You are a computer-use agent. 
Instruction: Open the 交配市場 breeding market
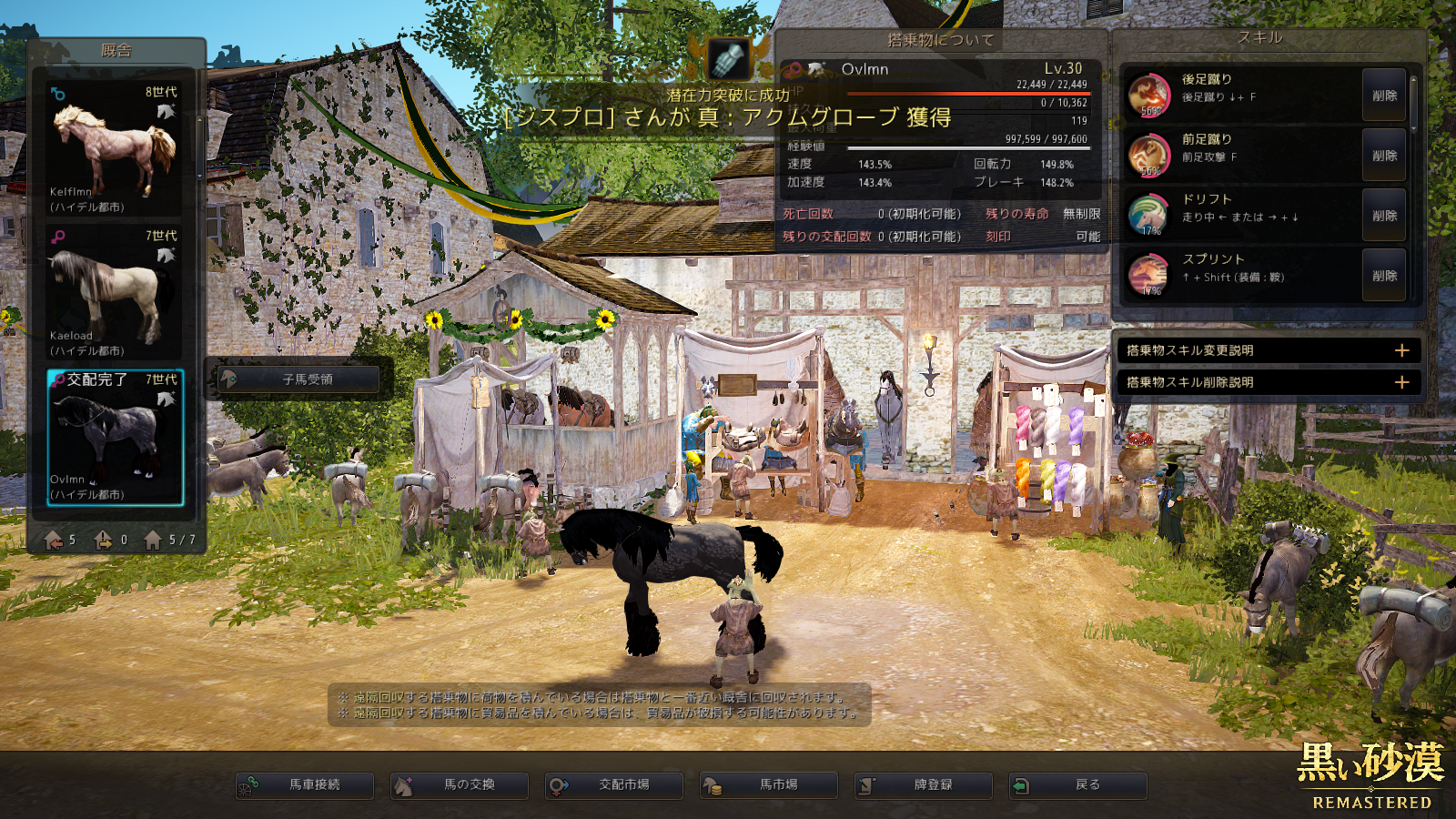tap(614, 784)
